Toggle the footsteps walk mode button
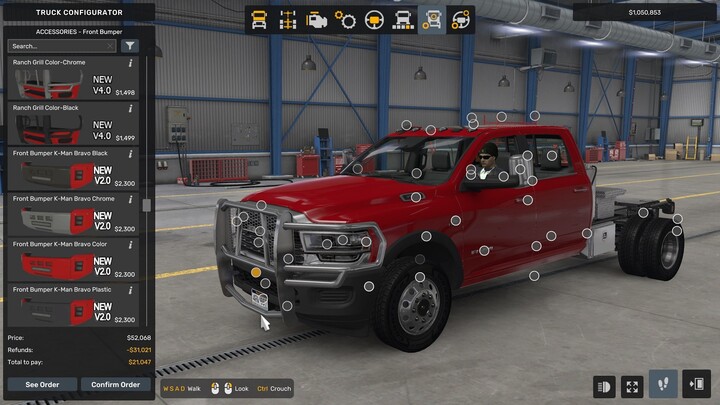 [663, 385]
